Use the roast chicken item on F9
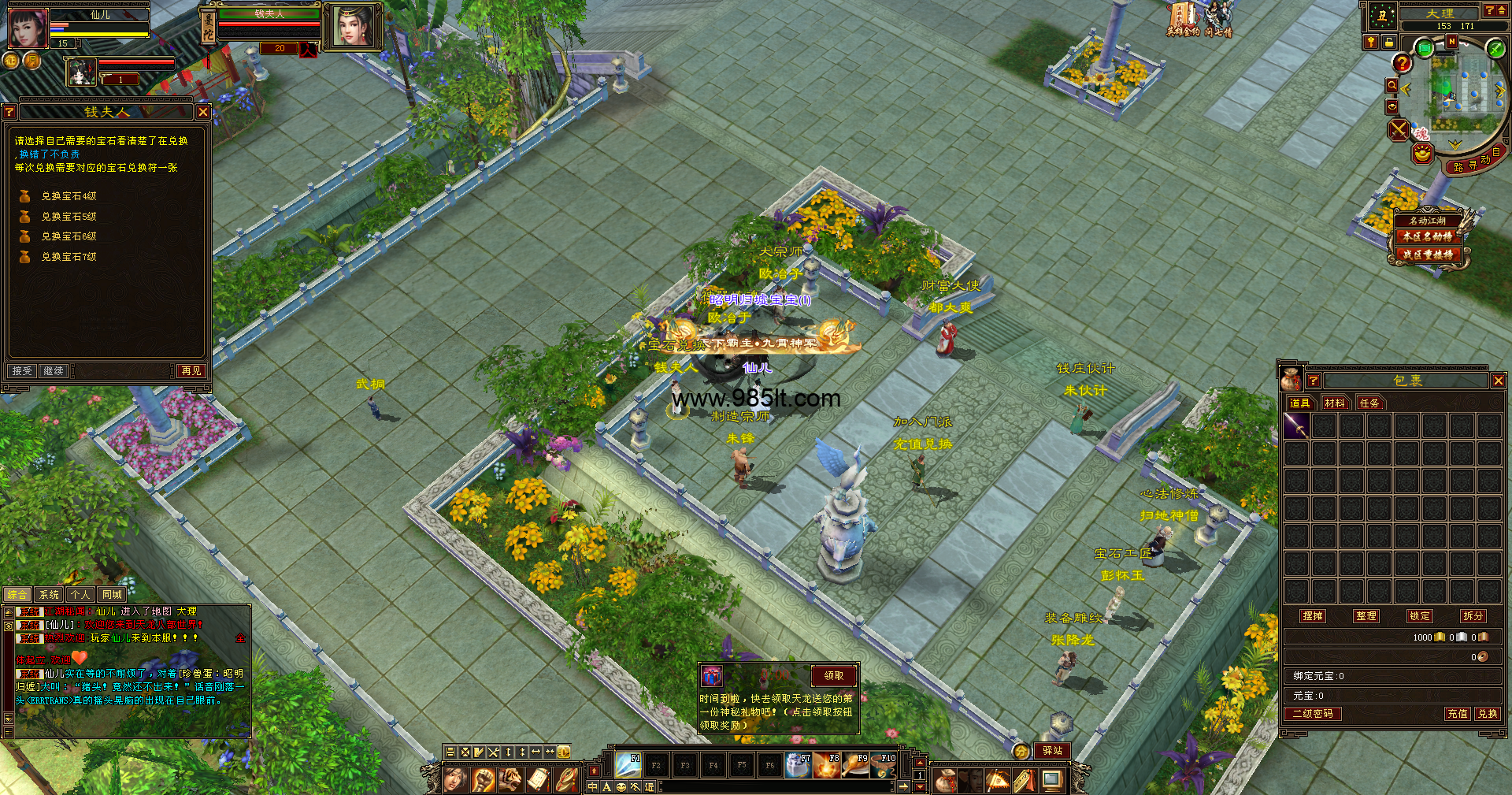The width and height of the screenshot is (1512, 795). click(855, 765)
